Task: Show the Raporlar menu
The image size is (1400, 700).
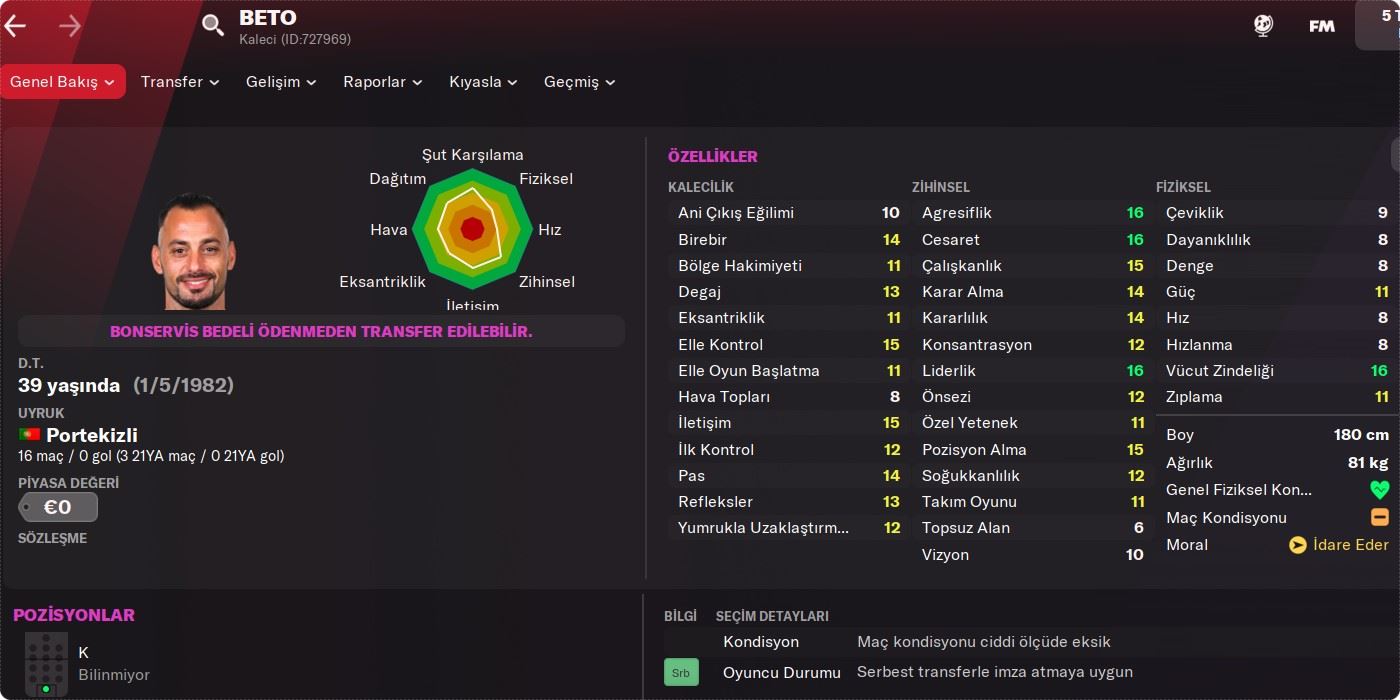Action: coord(382,82)
